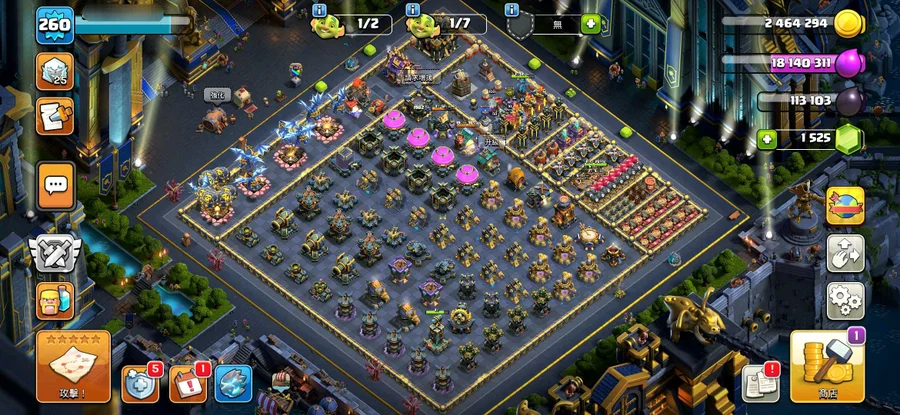Add a shield with the green plus

591,23
